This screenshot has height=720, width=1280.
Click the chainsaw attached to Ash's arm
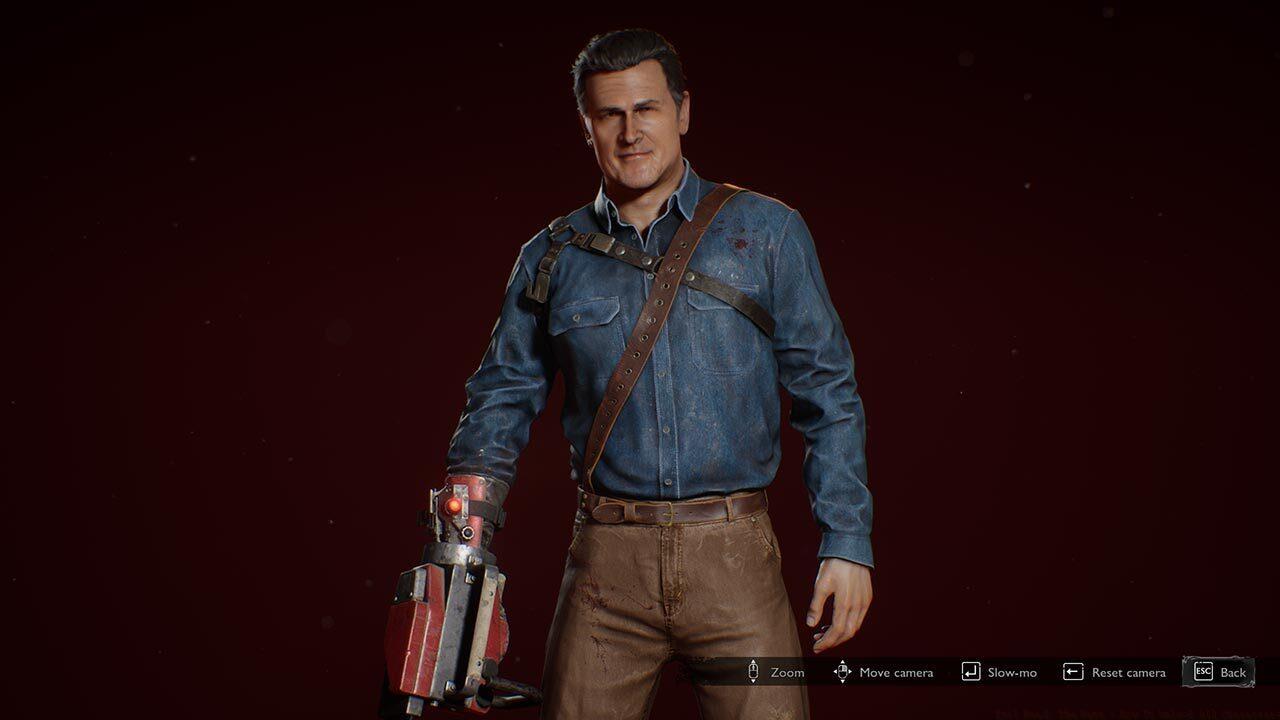click(x=445, y=630)
